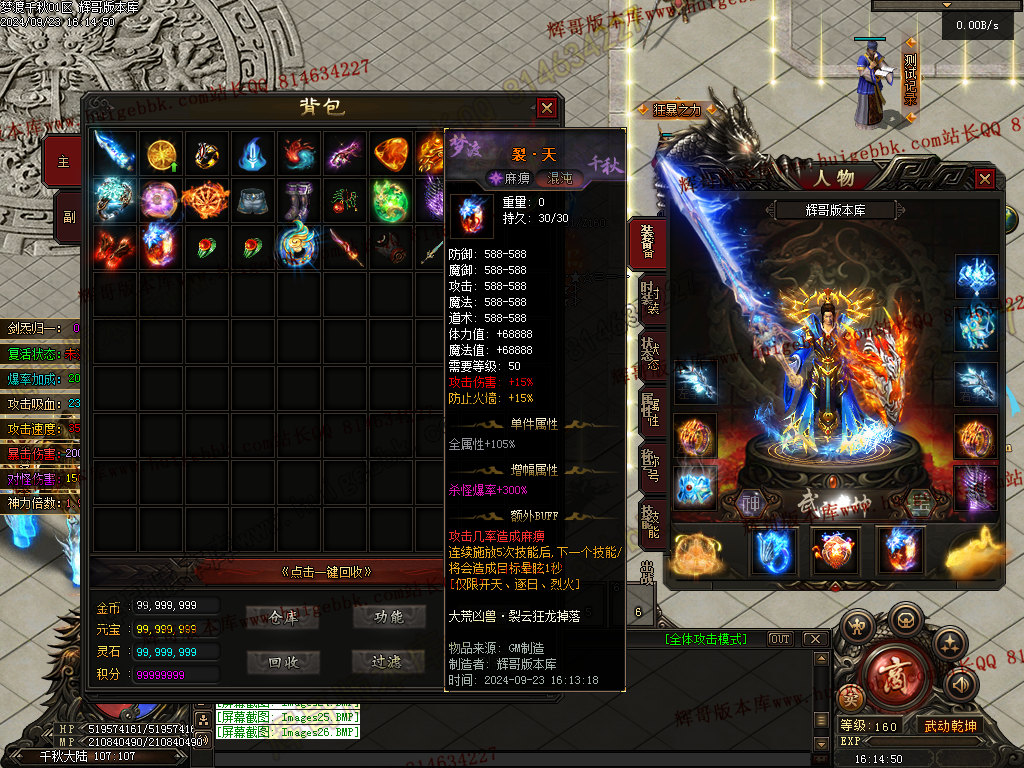Screen dimensions: 1024x768
Task: Click the 《点击一键回收》 one-click recycle bar
Action: tap(327, 572)
